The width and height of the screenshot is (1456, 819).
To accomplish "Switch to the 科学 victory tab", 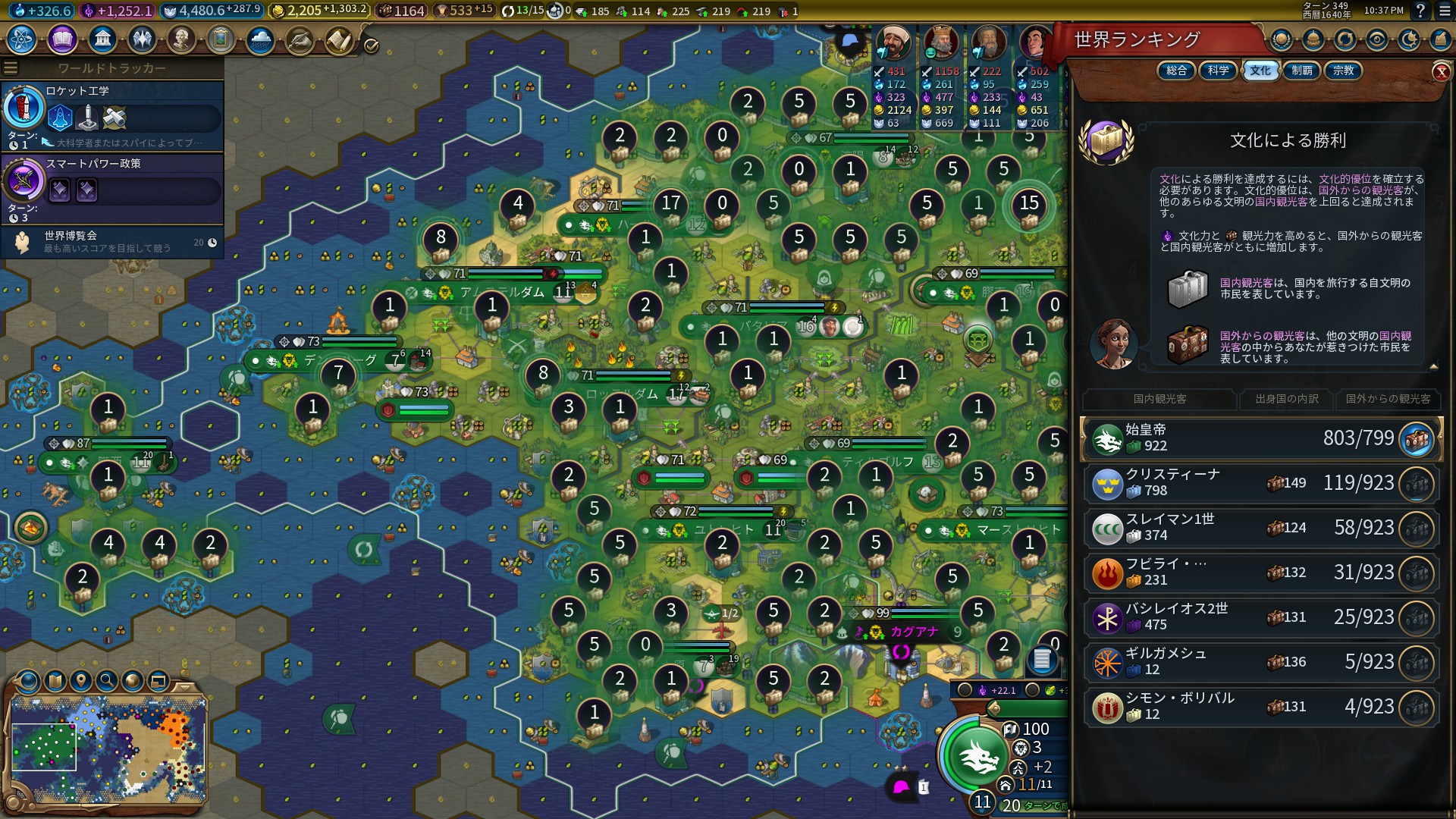I will click(1219, 71).
